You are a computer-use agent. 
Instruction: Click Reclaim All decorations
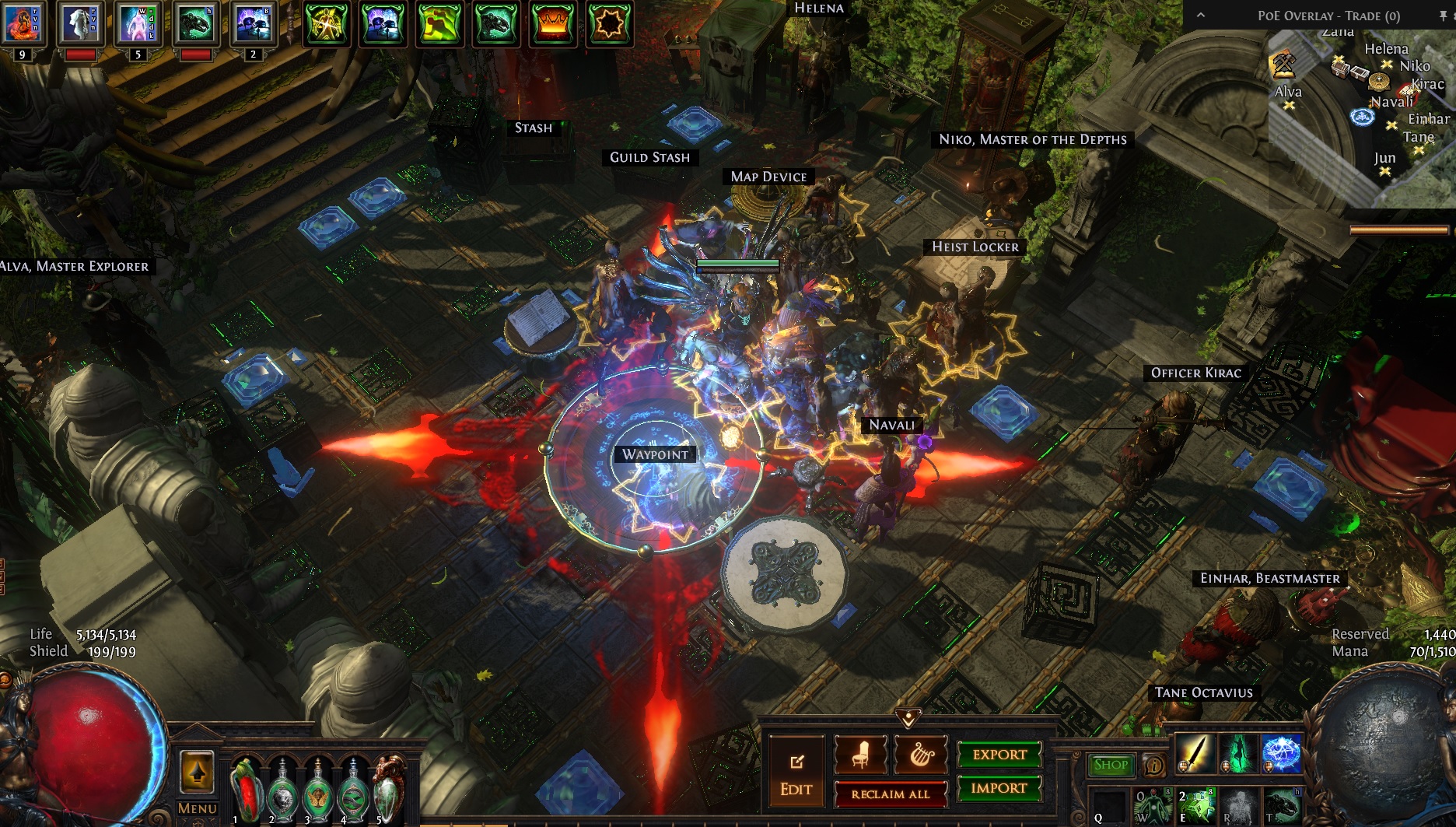890,794
